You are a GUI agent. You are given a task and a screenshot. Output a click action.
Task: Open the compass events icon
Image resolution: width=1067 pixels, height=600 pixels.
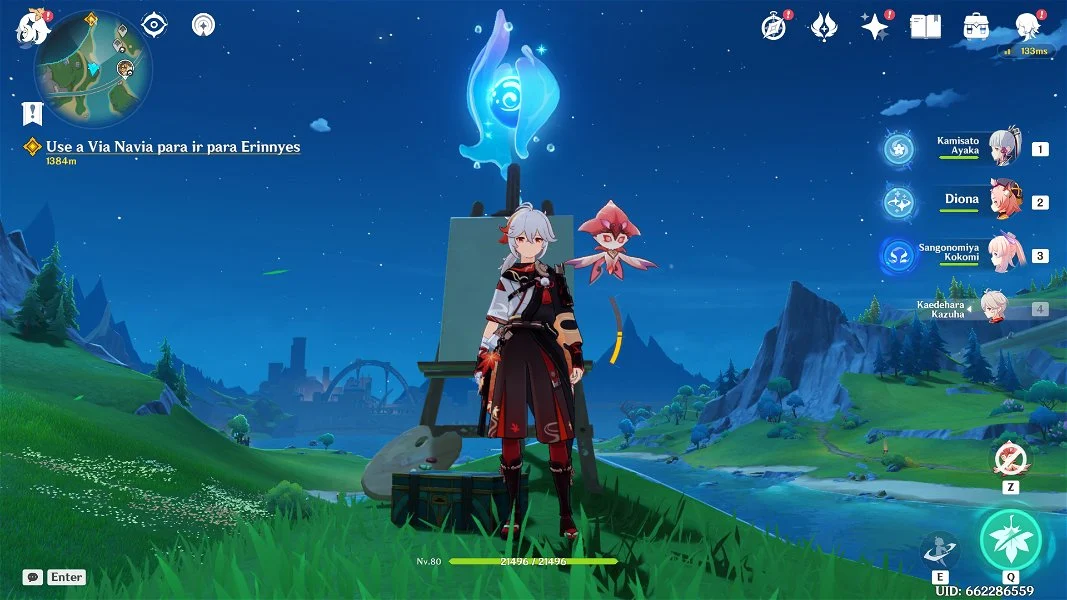772,27
